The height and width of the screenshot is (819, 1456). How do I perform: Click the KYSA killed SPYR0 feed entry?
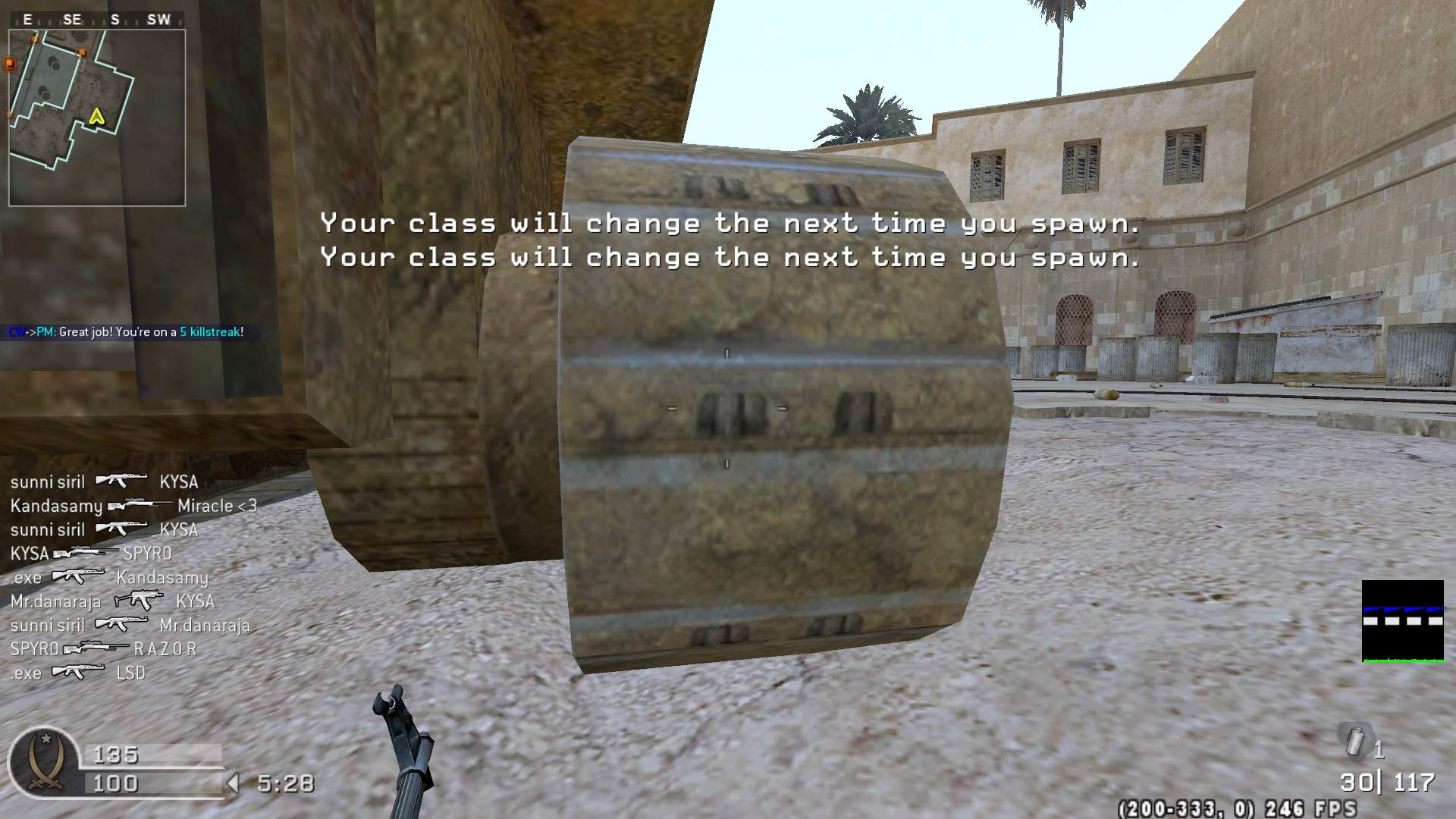91,554
